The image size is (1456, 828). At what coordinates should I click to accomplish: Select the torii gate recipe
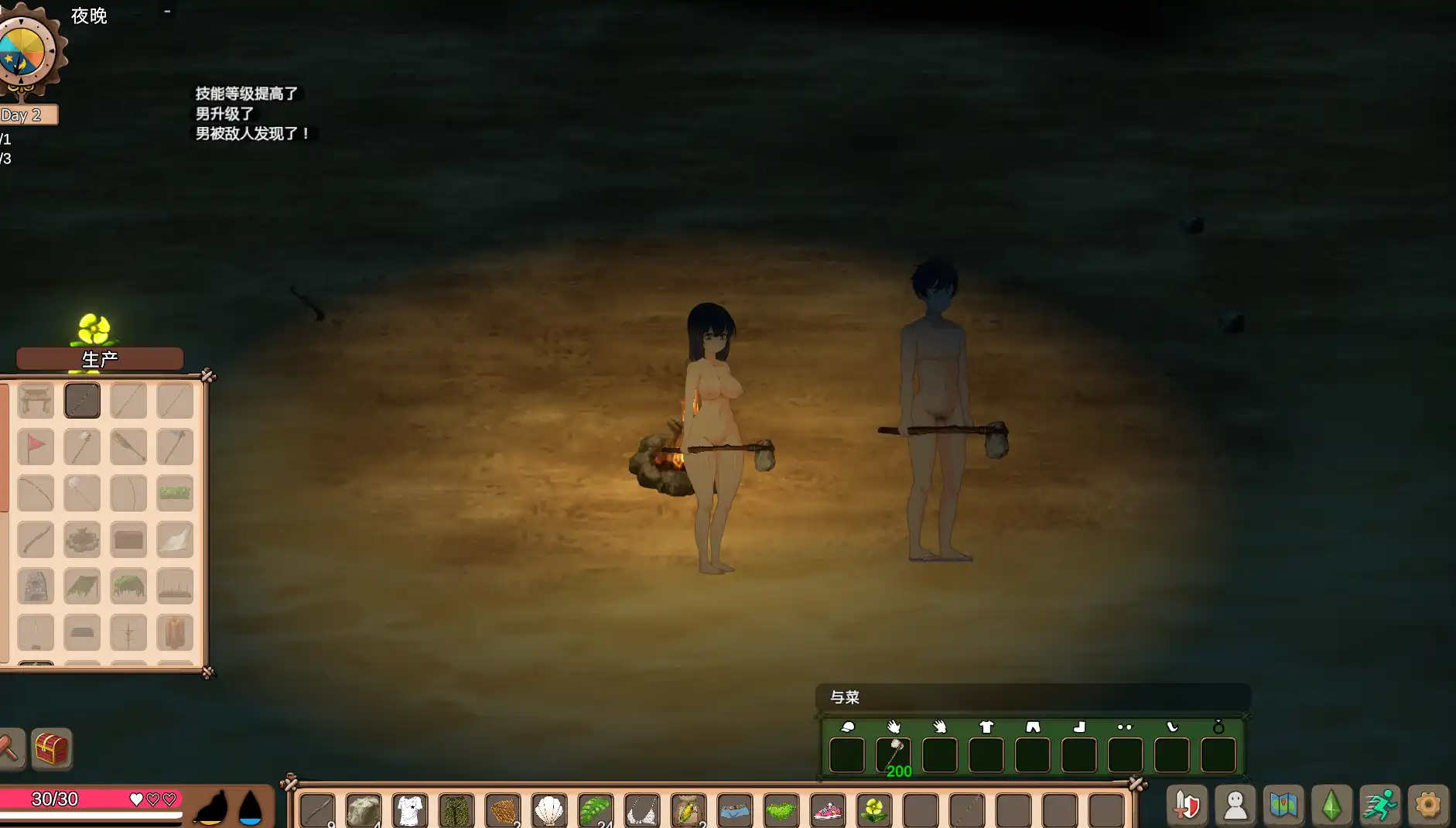click(36, 401)
